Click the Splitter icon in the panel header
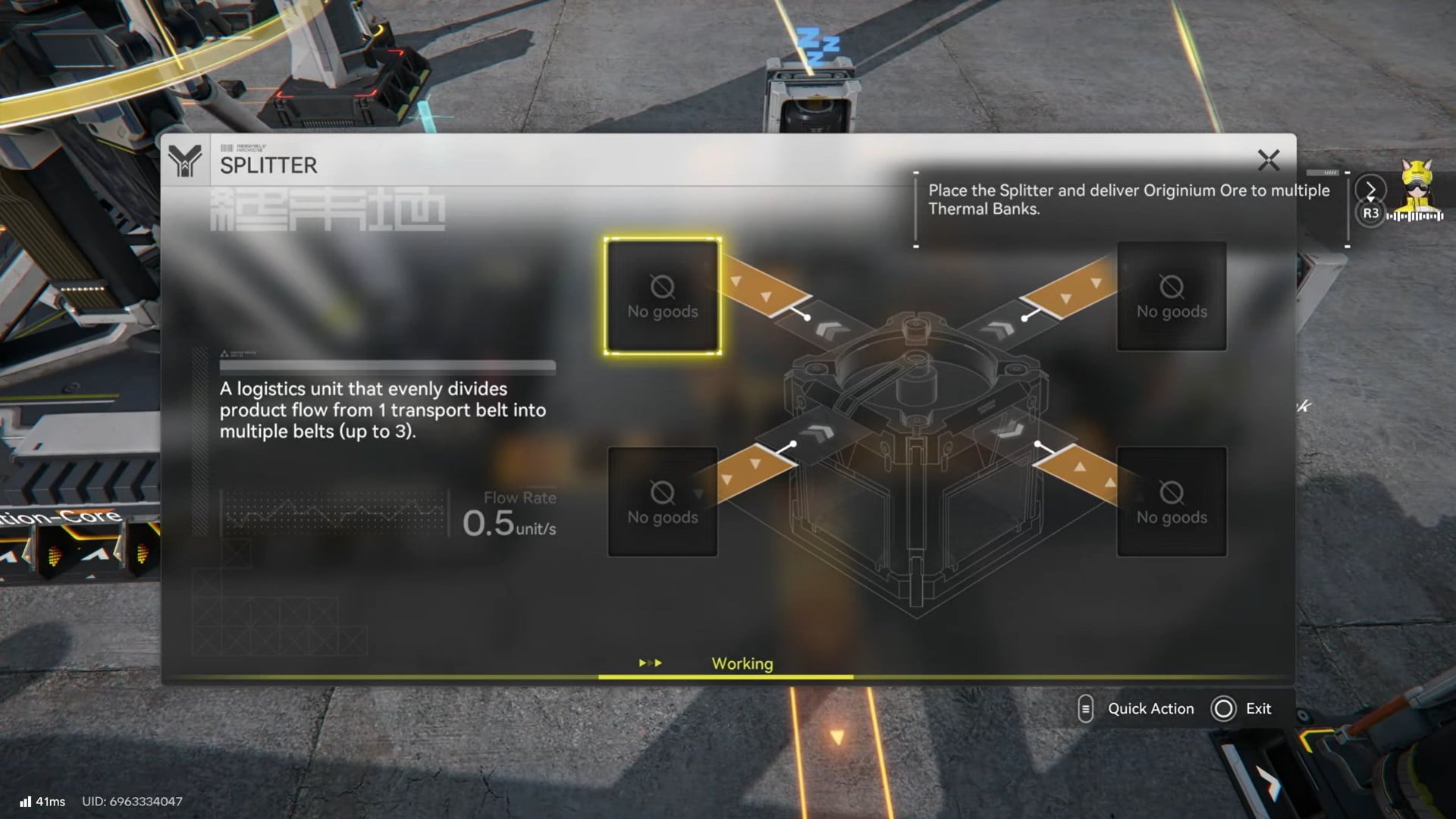This screenshot has width=1456, height=819. click(x=186, y=161)
